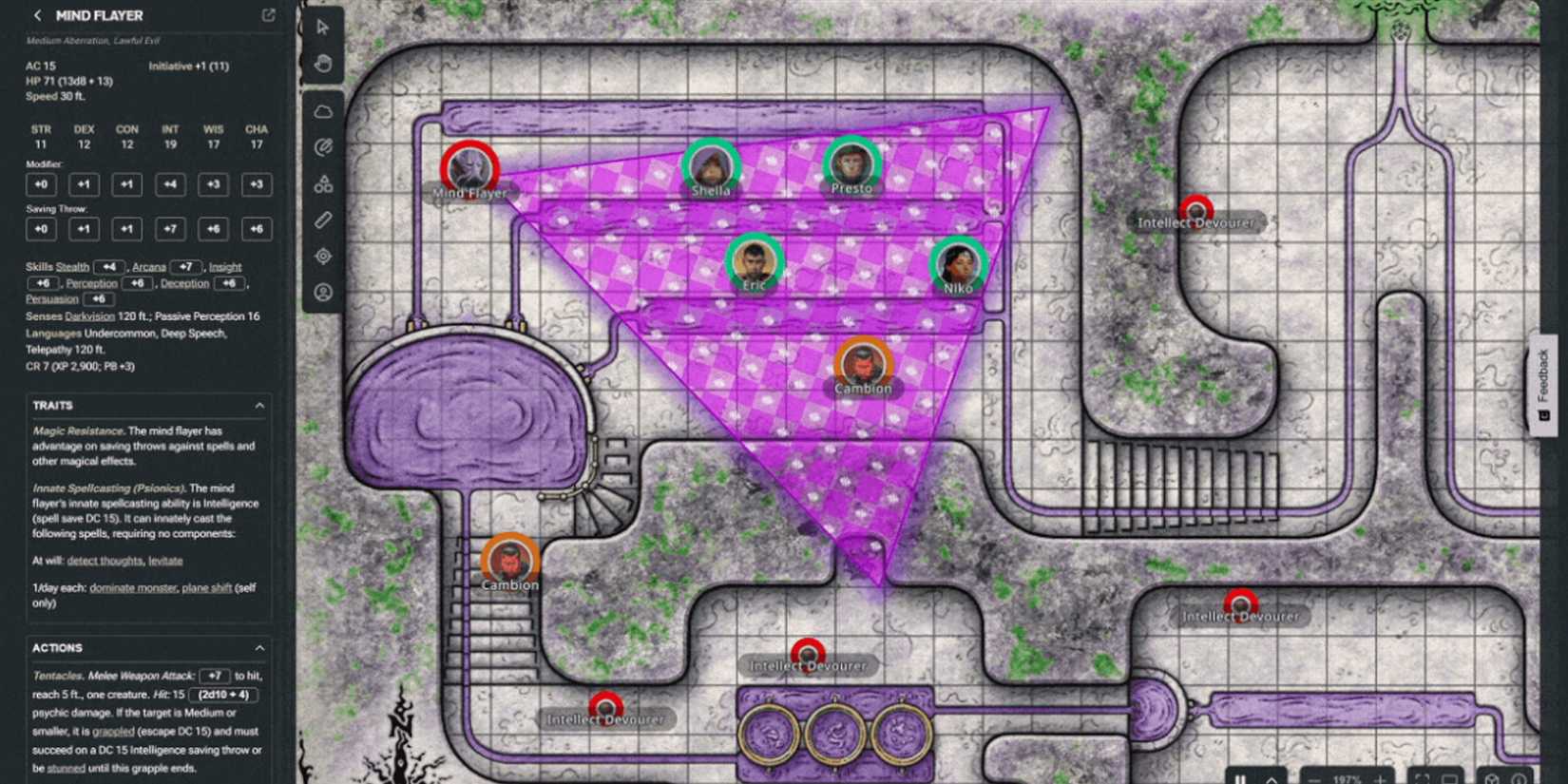Collapse the TRAITS section
Image resolution: width=1568 pixels, height=784 pixels.
(x=258, y=405)
